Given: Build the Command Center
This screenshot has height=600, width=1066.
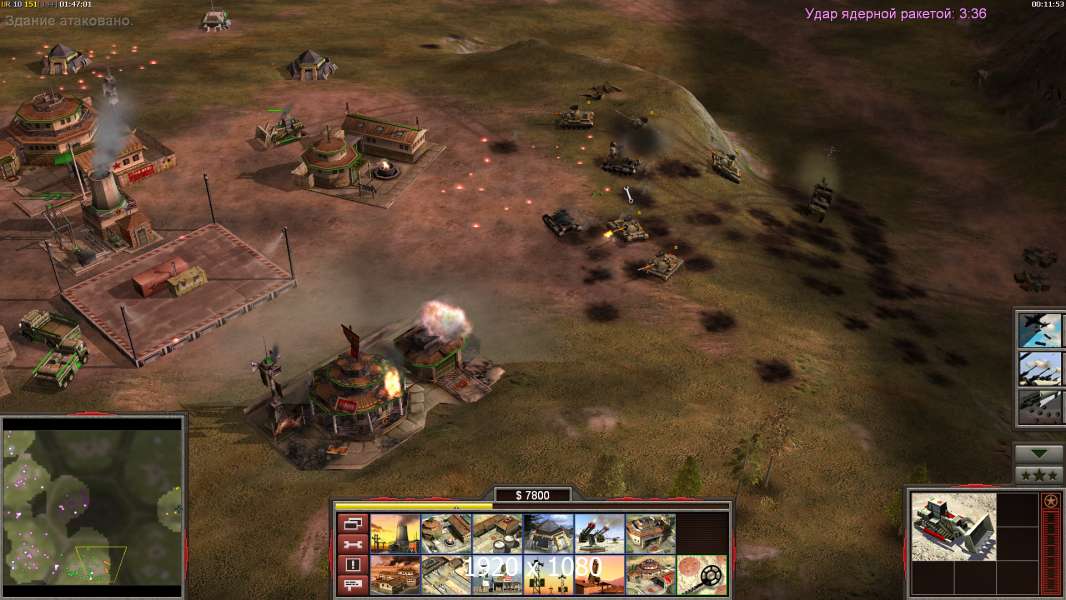Looking at the screenshot, I should click(651, 574).
